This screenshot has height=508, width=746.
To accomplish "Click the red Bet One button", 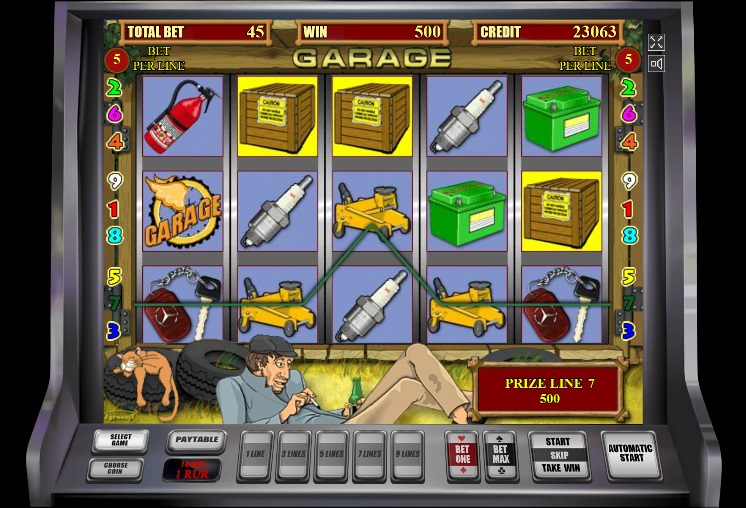I will 461,455.
